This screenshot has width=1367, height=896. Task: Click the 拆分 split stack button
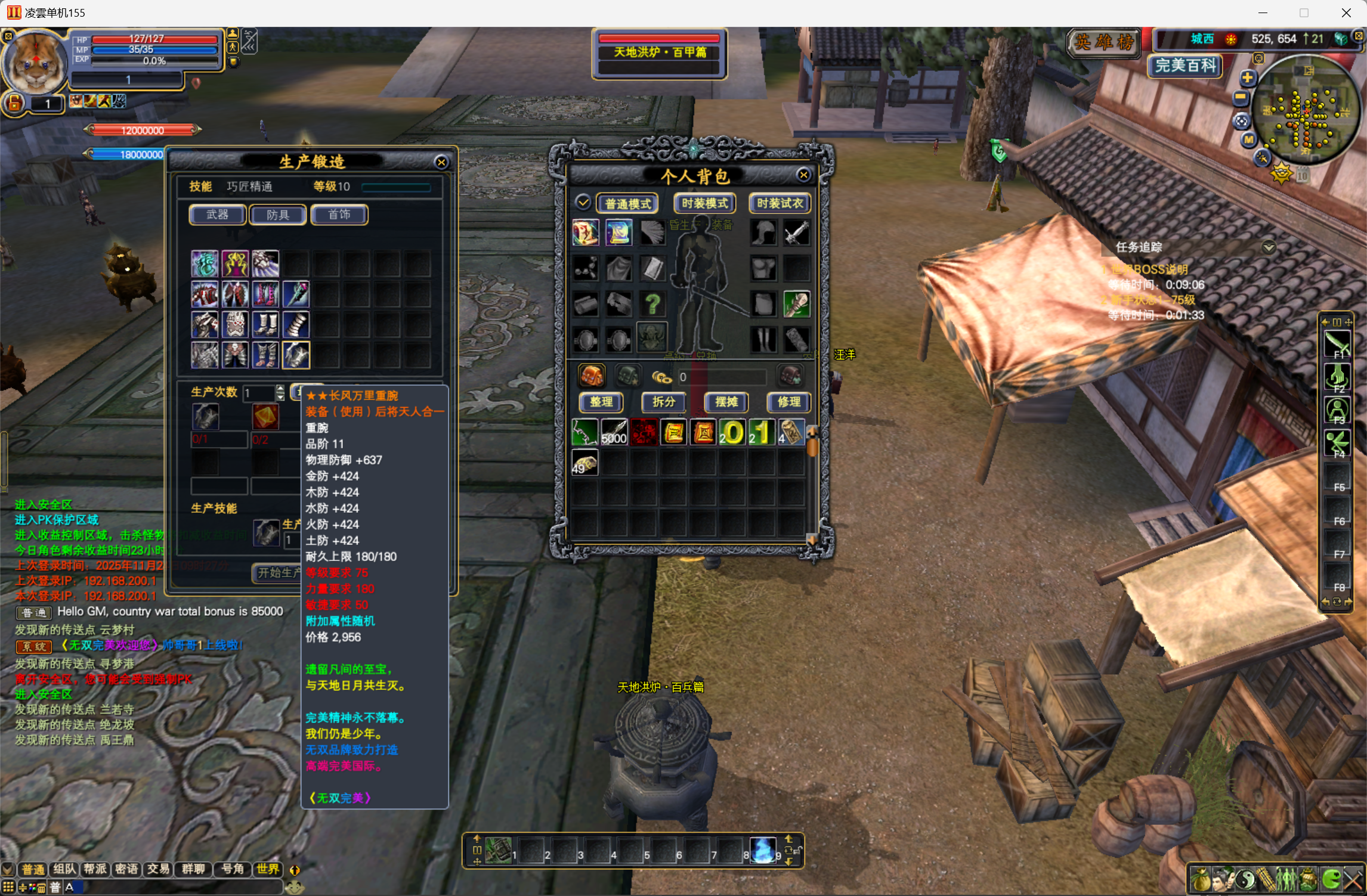coord(663,402)
